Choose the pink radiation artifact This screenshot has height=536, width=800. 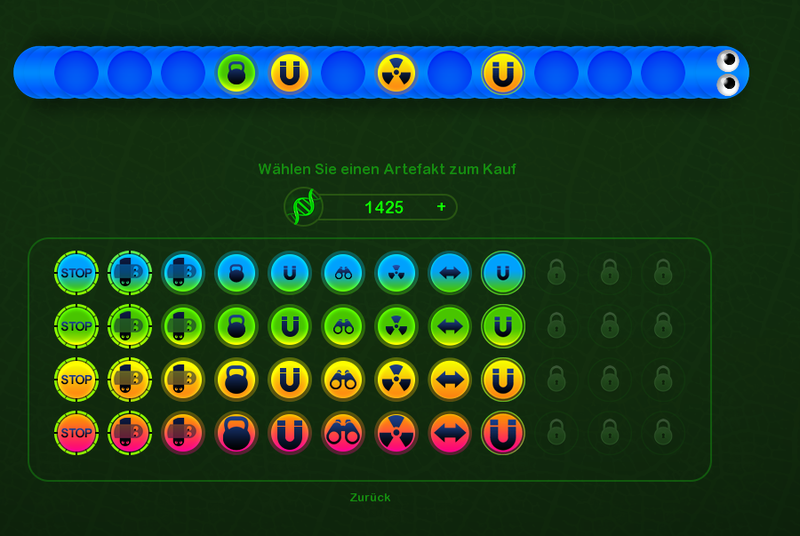[396, 434]
